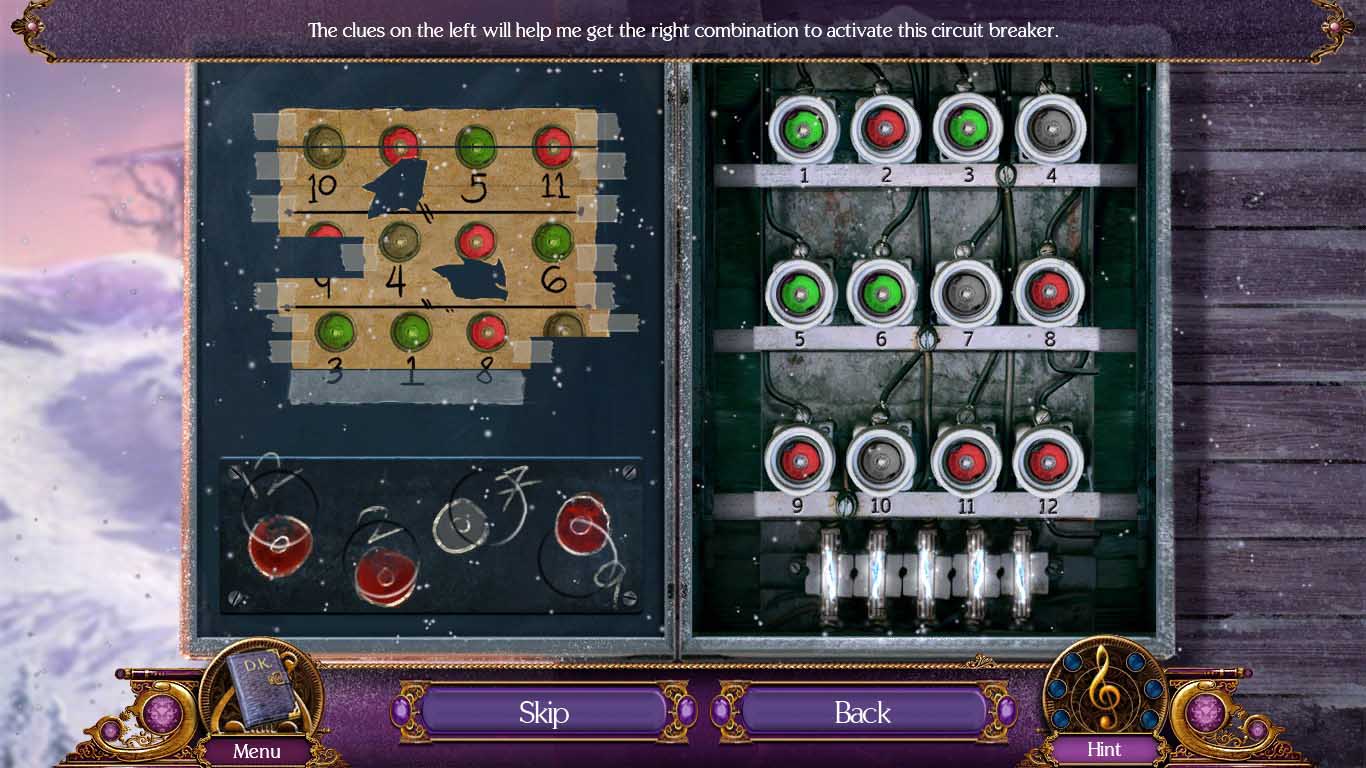
Task: Toggle circuit breaker switch 2
Action: point(884,130)
